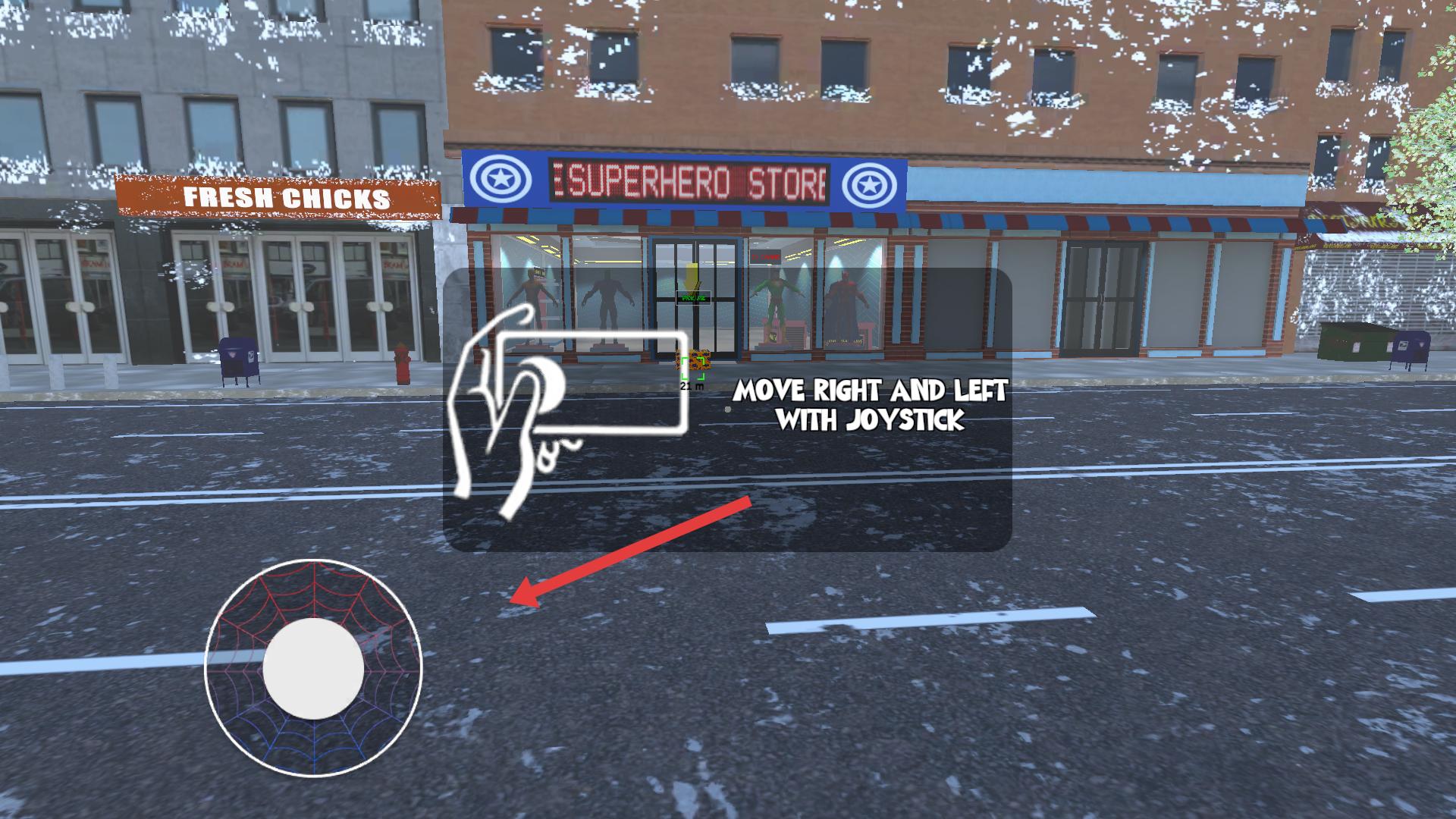Dismiss the joystick tutorial panel
The height and width of the screenshot is (819, 1456).
tap(726, 409)
